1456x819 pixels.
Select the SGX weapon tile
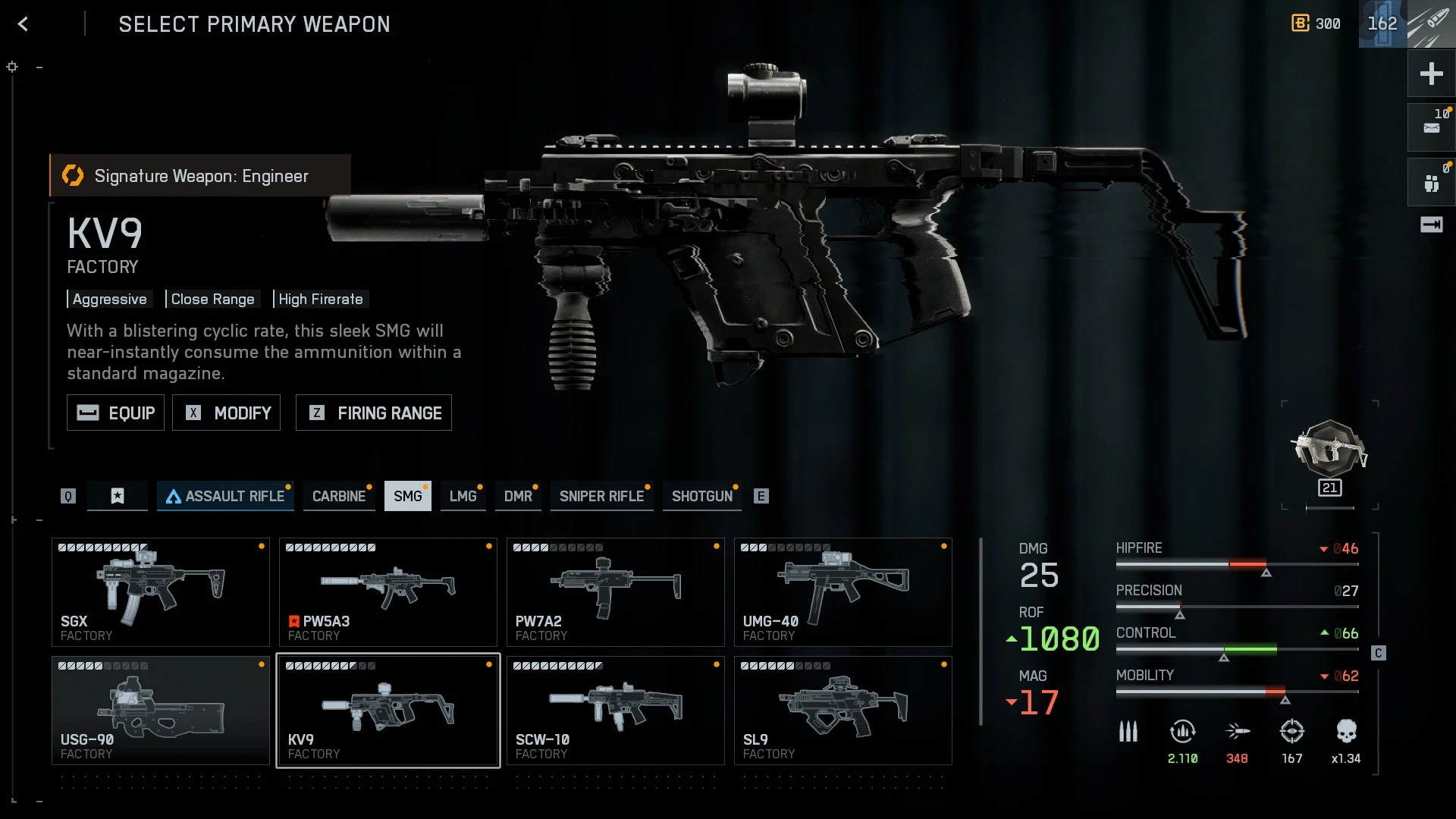(x=160, y=591)
